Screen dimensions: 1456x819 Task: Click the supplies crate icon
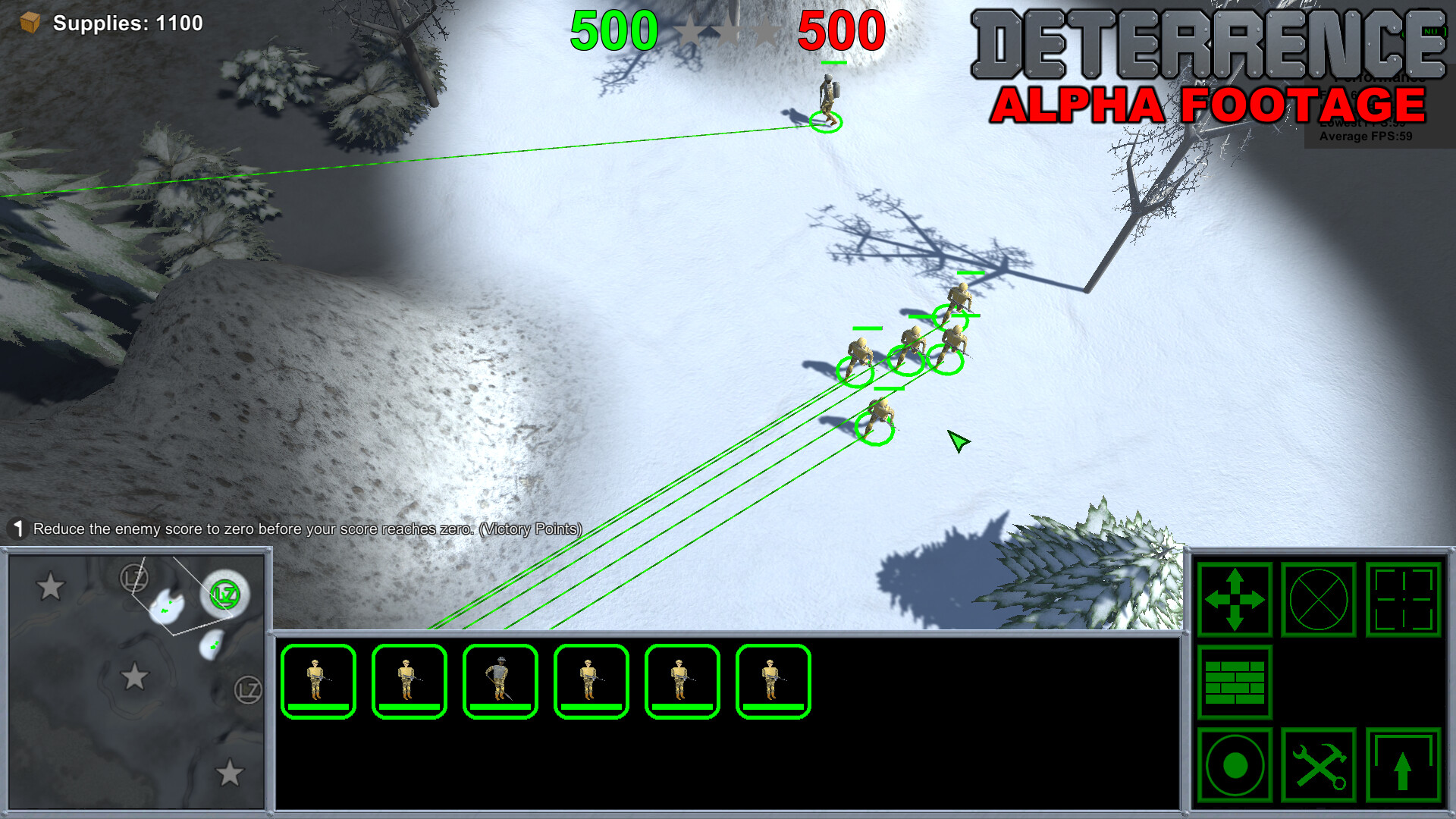pos(28,23)
